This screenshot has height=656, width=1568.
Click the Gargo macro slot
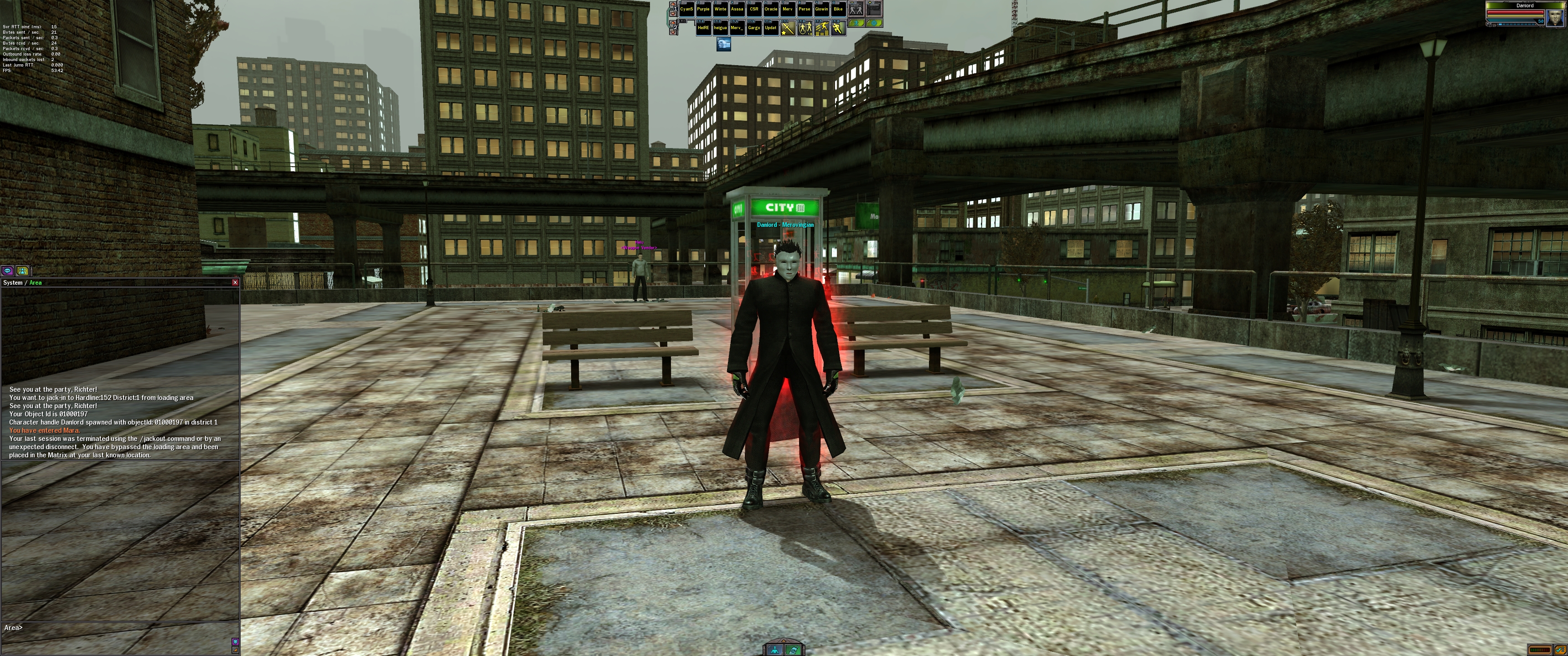(x=753, y=28)
